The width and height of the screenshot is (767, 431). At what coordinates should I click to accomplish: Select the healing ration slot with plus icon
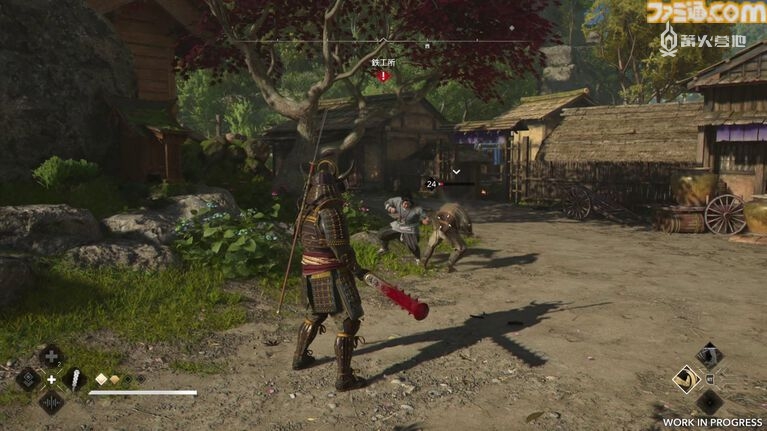tap(52, 356)
